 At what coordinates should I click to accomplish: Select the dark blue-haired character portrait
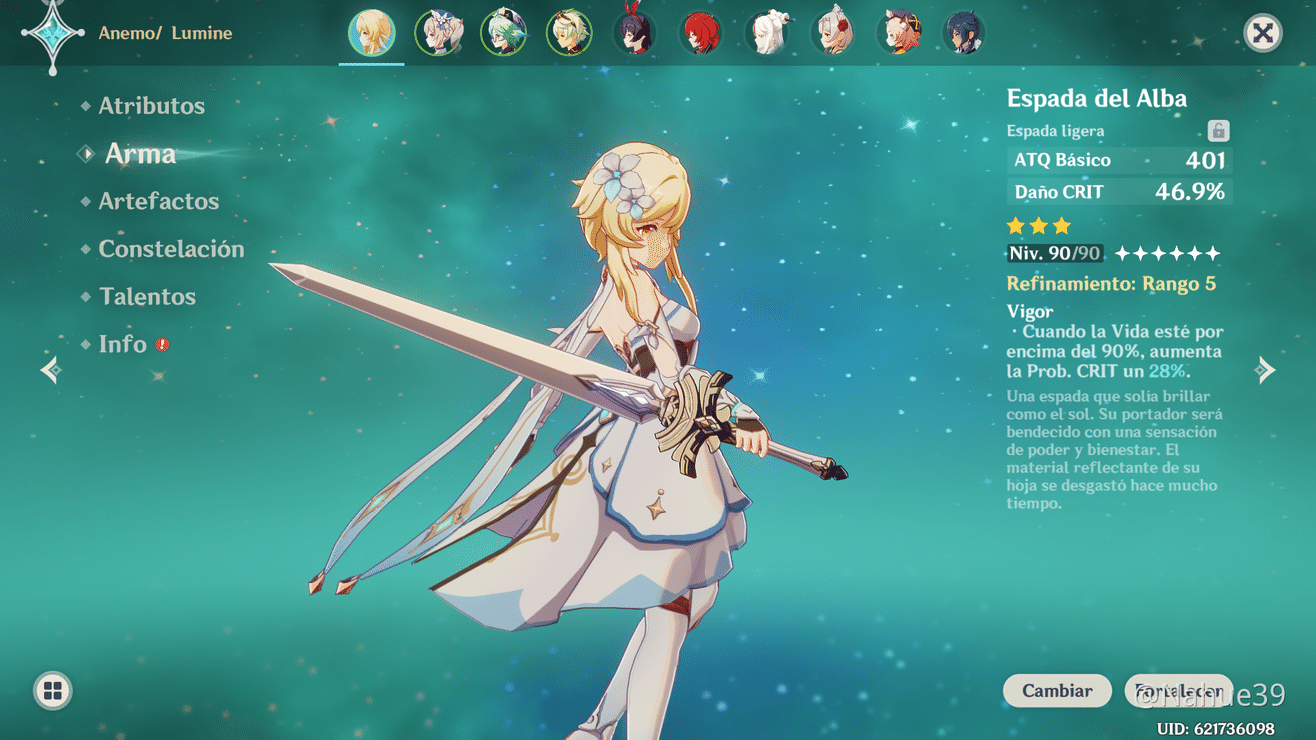[963, 33]
